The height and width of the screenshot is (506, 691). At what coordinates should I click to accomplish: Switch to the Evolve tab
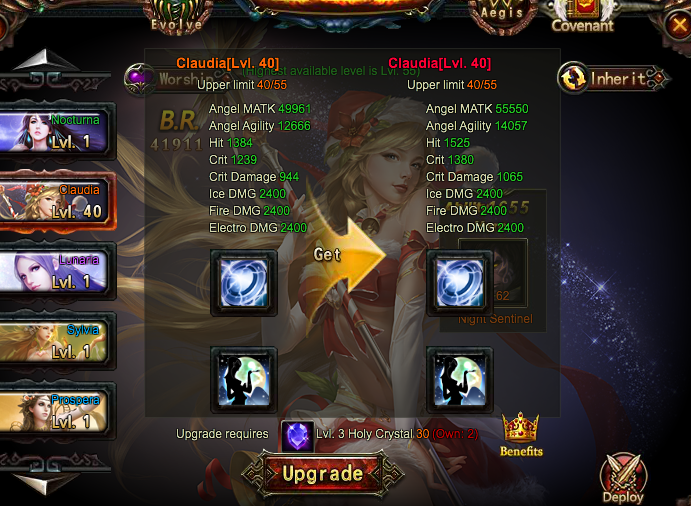[176, 15]
